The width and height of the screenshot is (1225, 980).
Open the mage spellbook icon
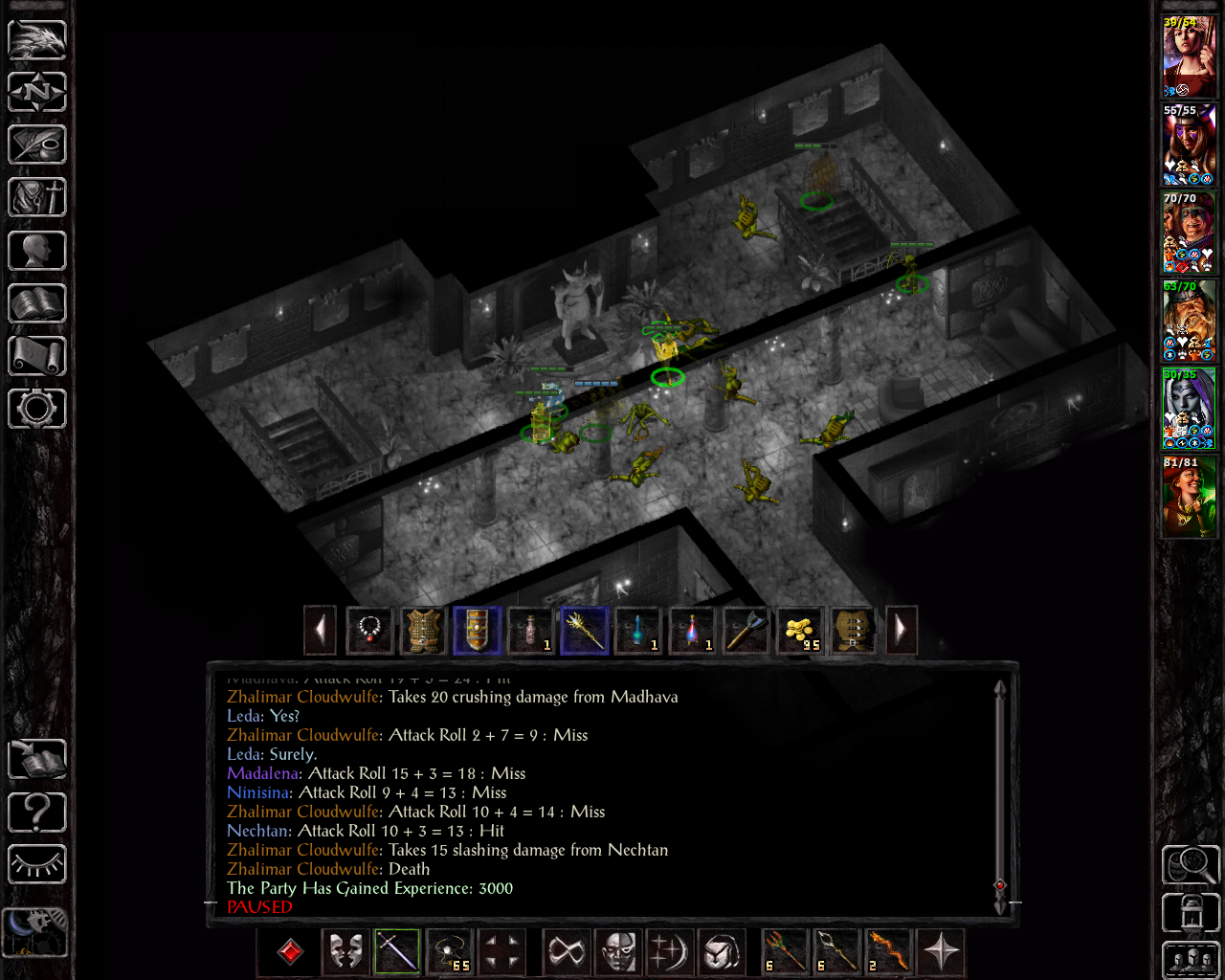pyautogui.click(x=37, y=303)
